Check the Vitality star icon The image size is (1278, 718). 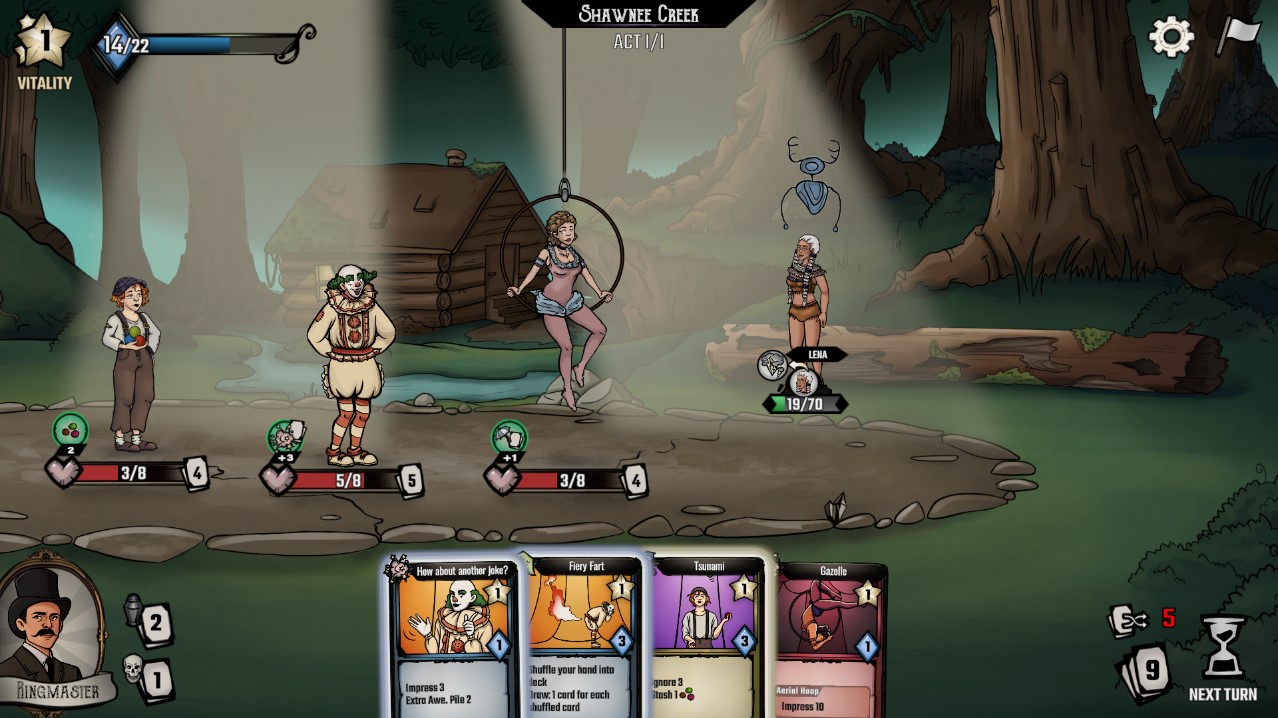[42, 41]
